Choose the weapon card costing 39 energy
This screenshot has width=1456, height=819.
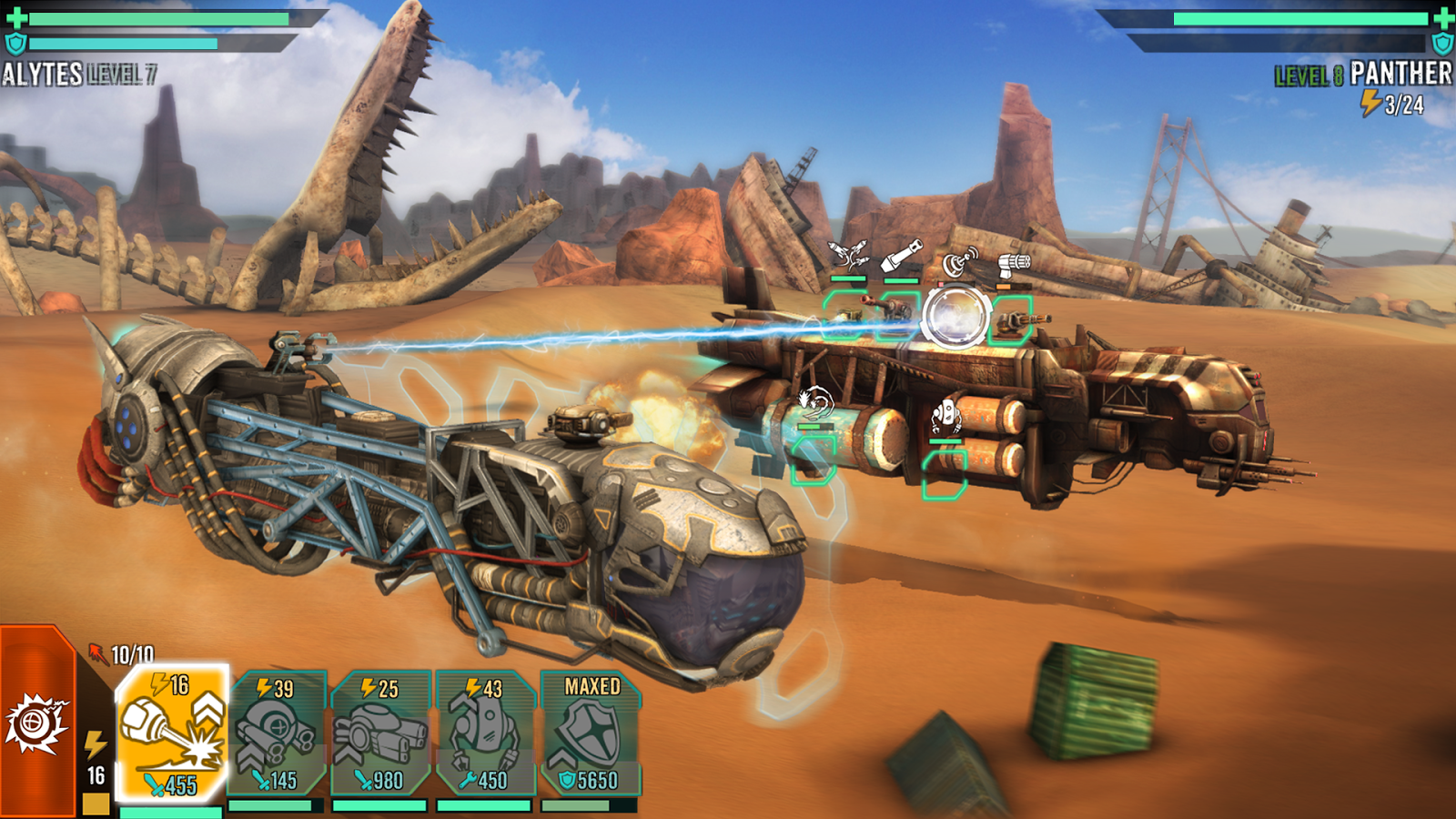(278, 733)
